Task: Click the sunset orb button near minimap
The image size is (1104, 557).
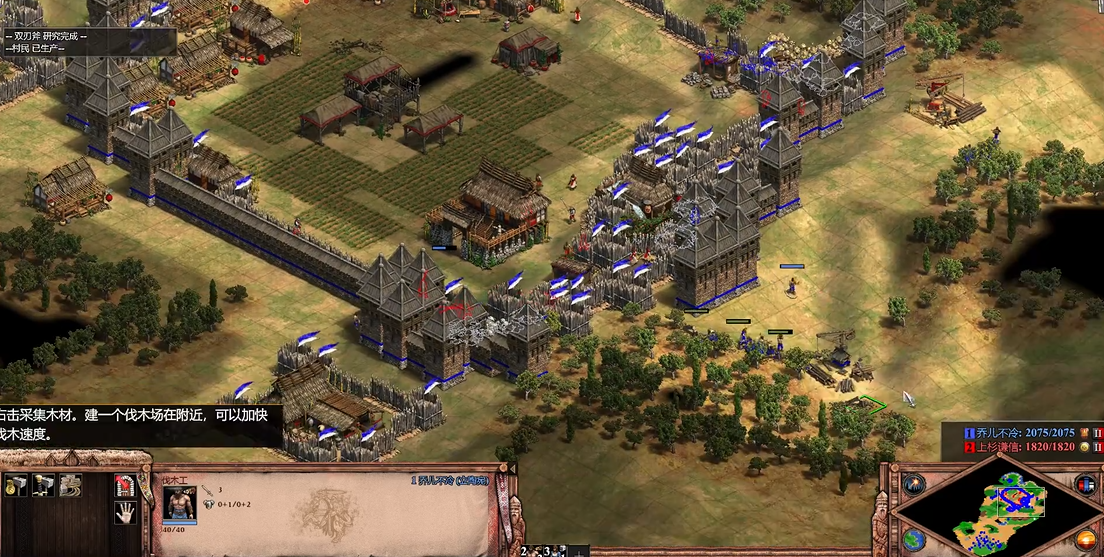Action: click(1088, 539)
